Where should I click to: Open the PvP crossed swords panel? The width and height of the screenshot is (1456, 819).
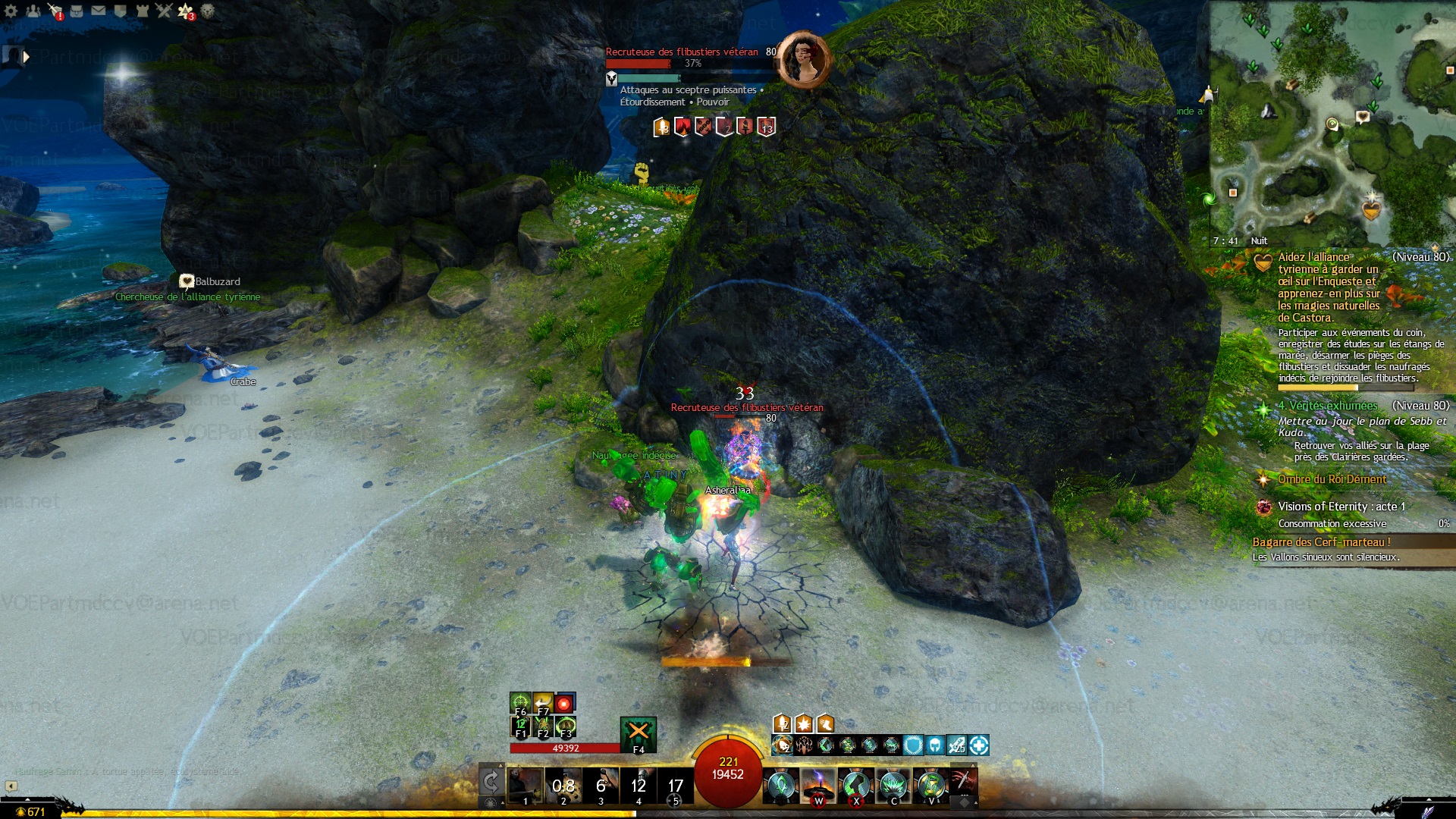[164, 11]
